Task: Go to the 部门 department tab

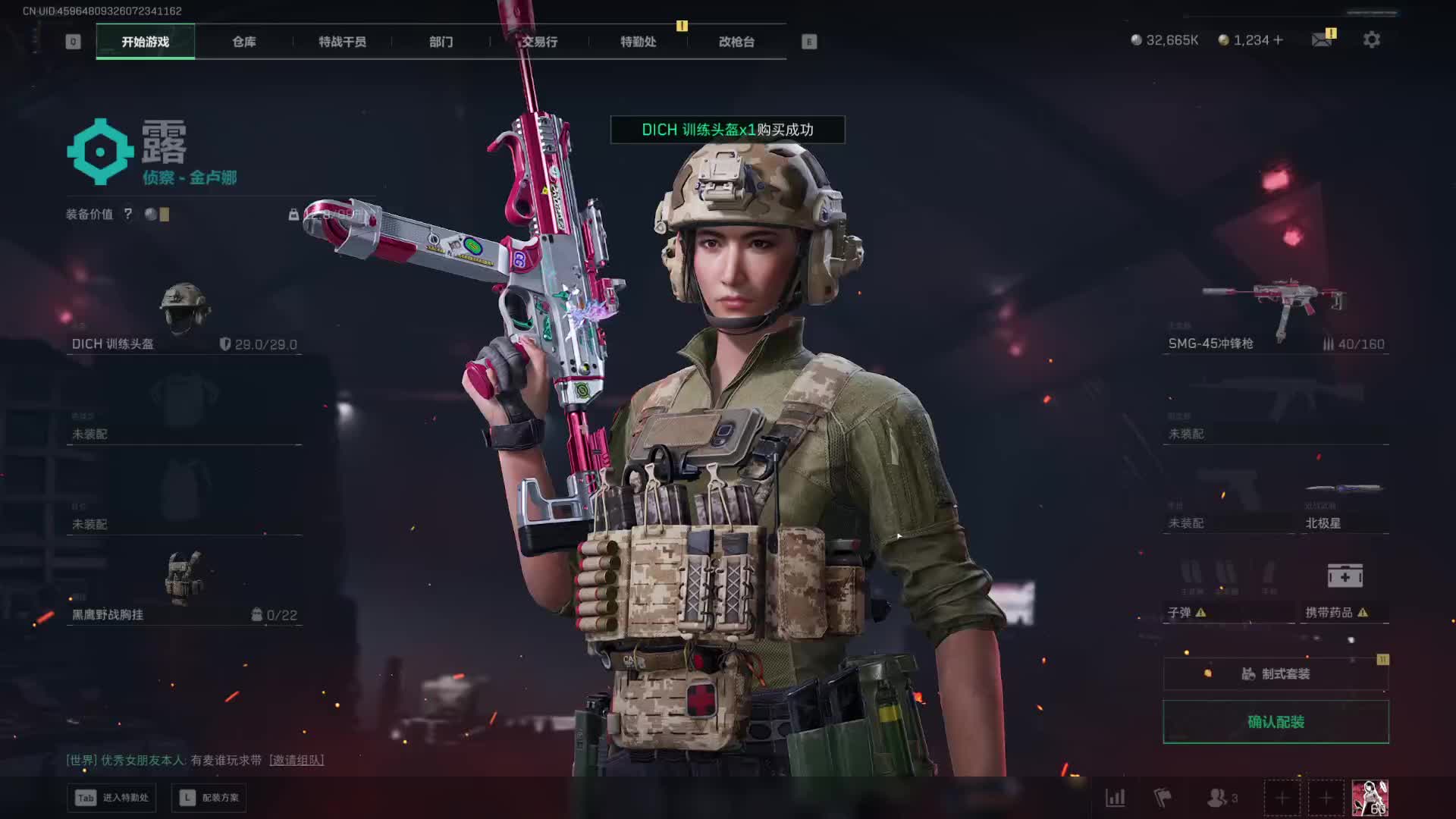Action: pos(441,42)
